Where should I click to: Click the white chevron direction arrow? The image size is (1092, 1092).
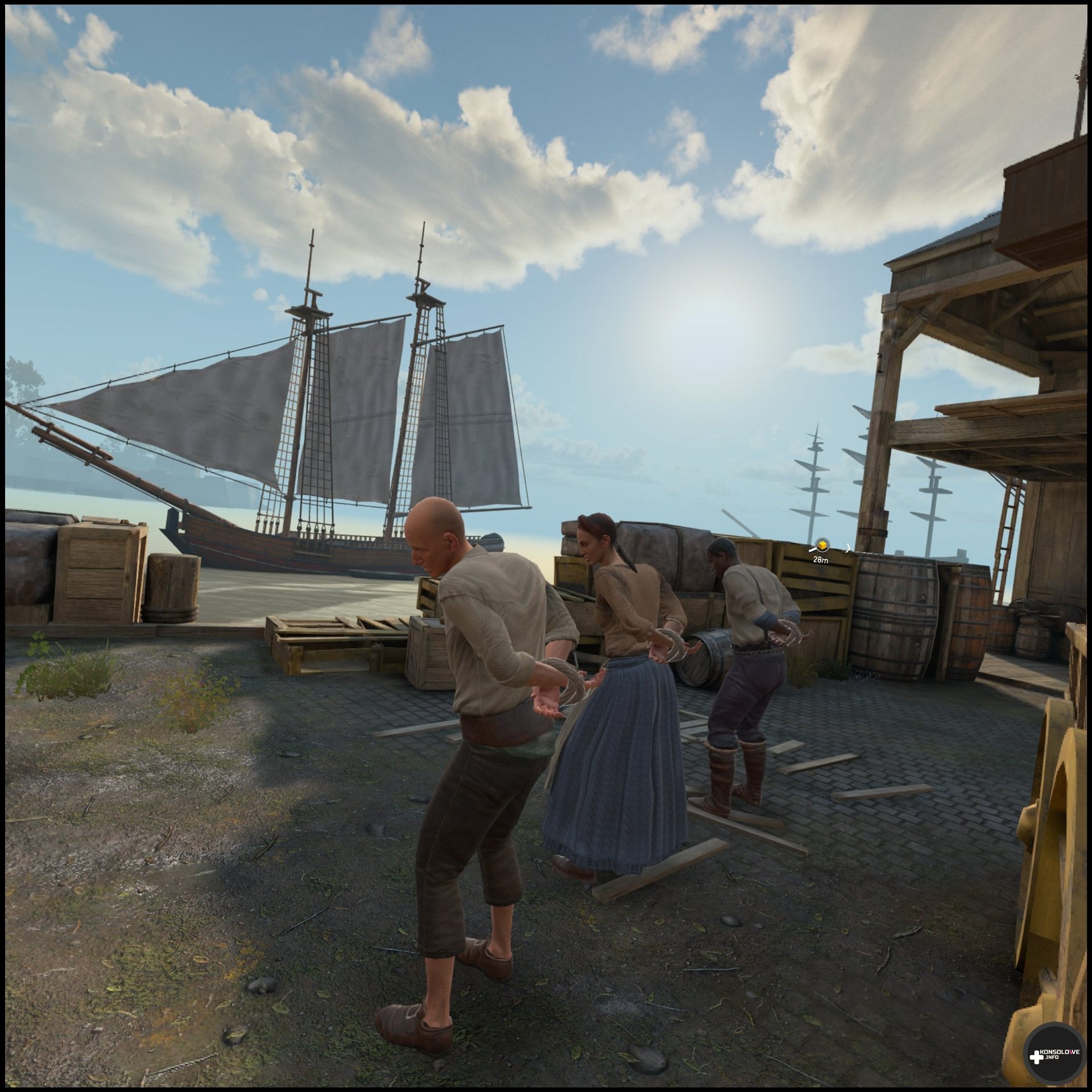tap(848, 548)
